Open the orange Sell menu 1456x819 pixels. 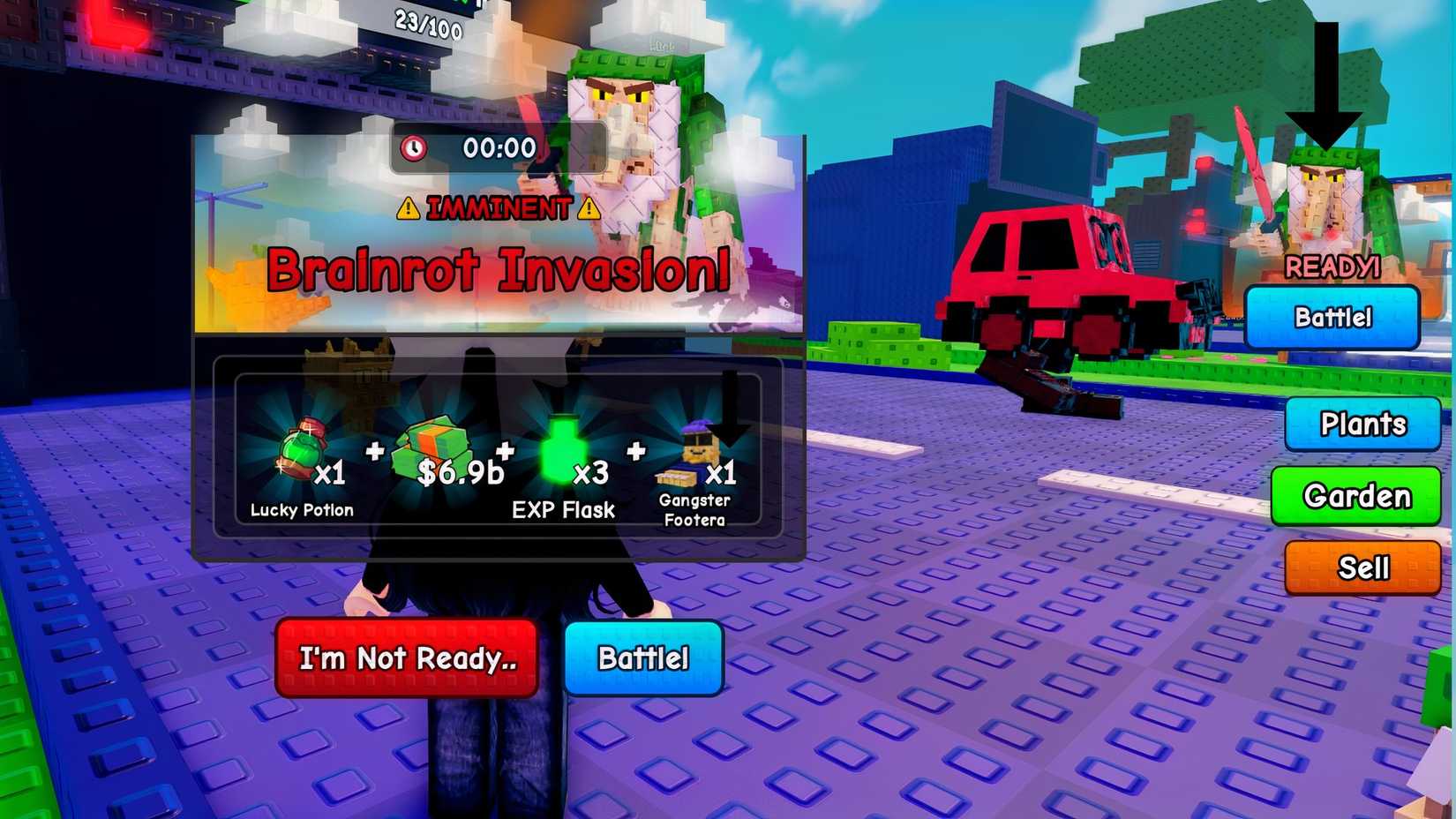point(1362,568)
